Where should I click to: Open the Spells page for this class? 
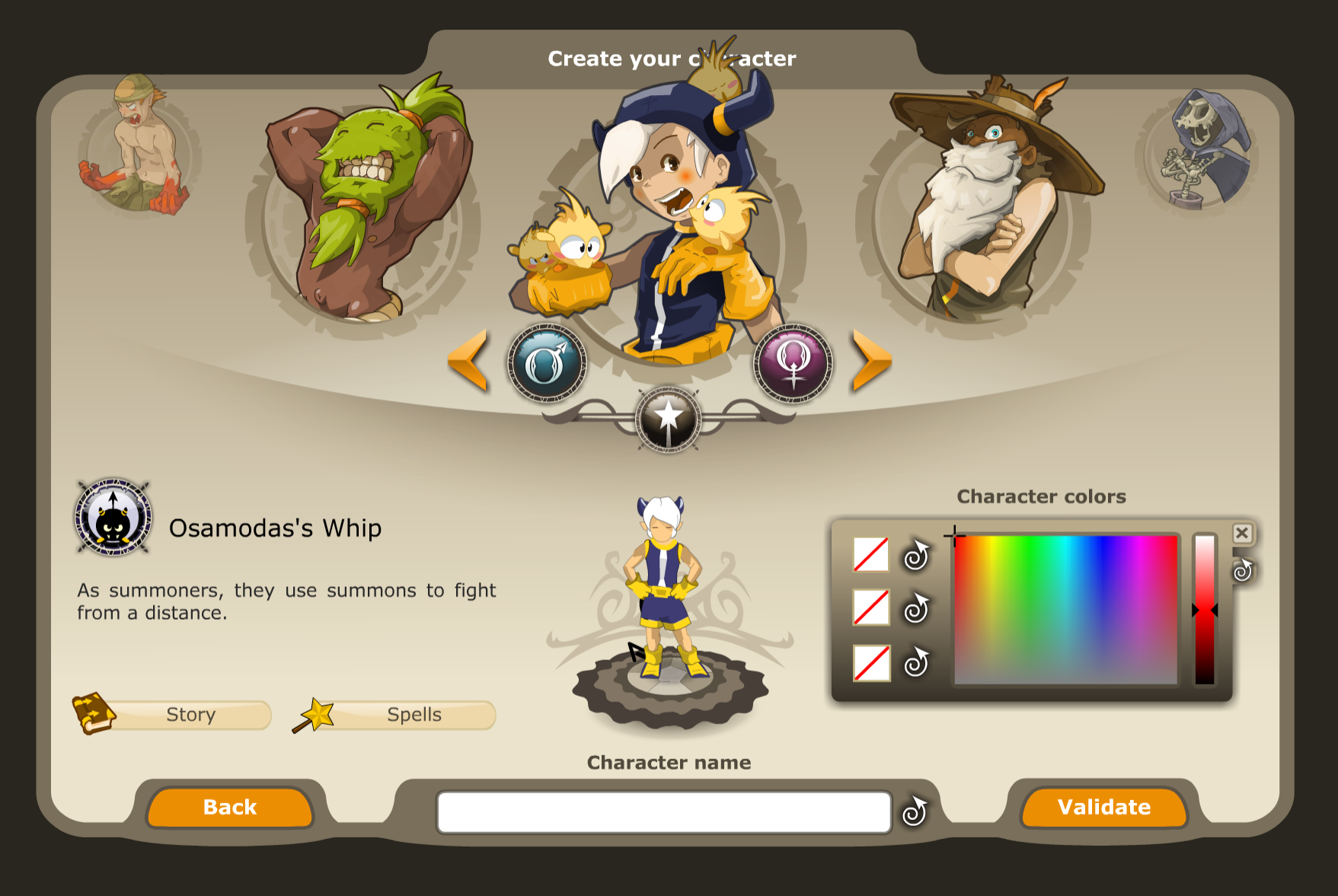[414, 715]
